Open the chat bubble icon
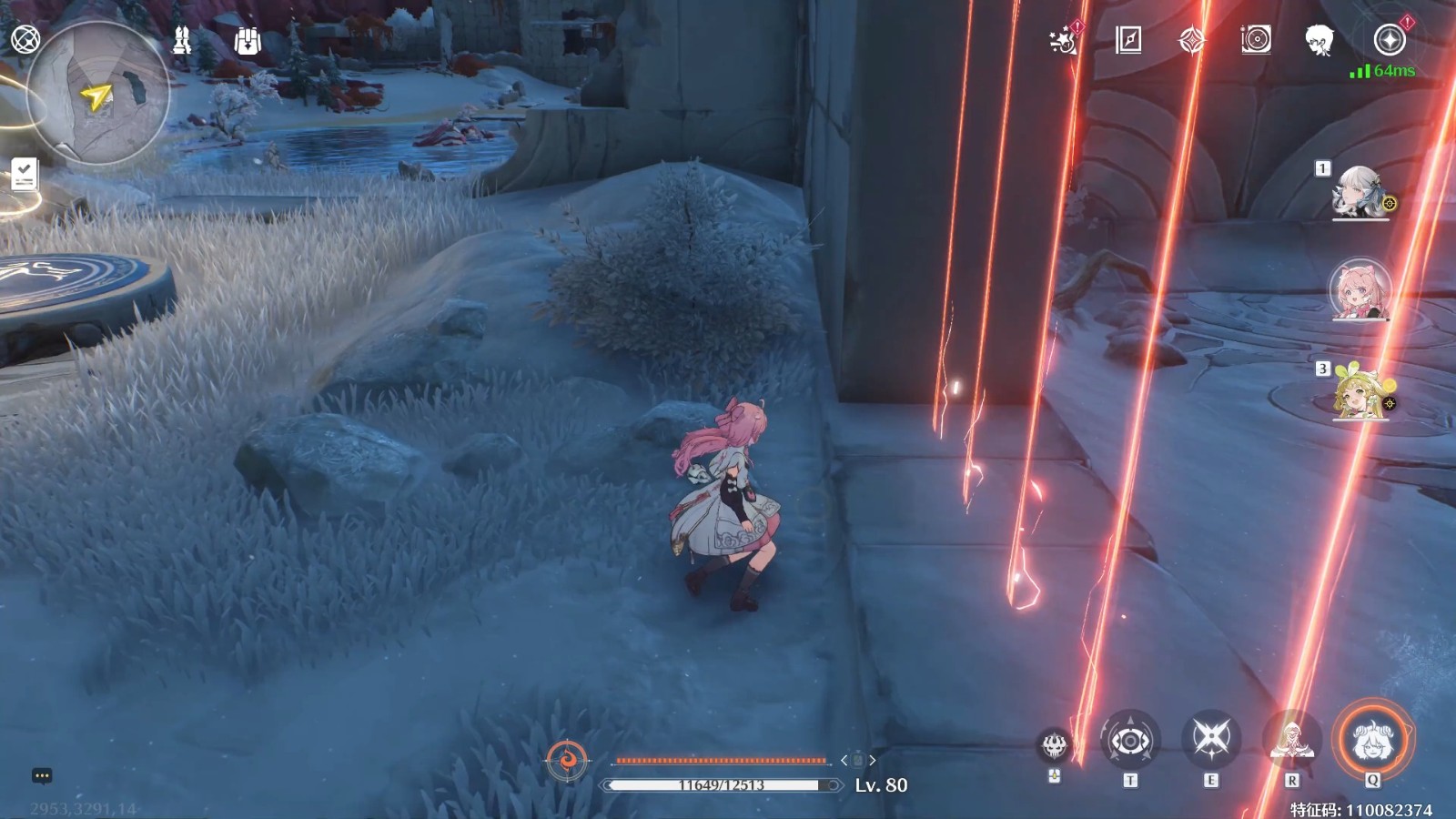This screenshot has width=1456, height=819. pos(42,775)
